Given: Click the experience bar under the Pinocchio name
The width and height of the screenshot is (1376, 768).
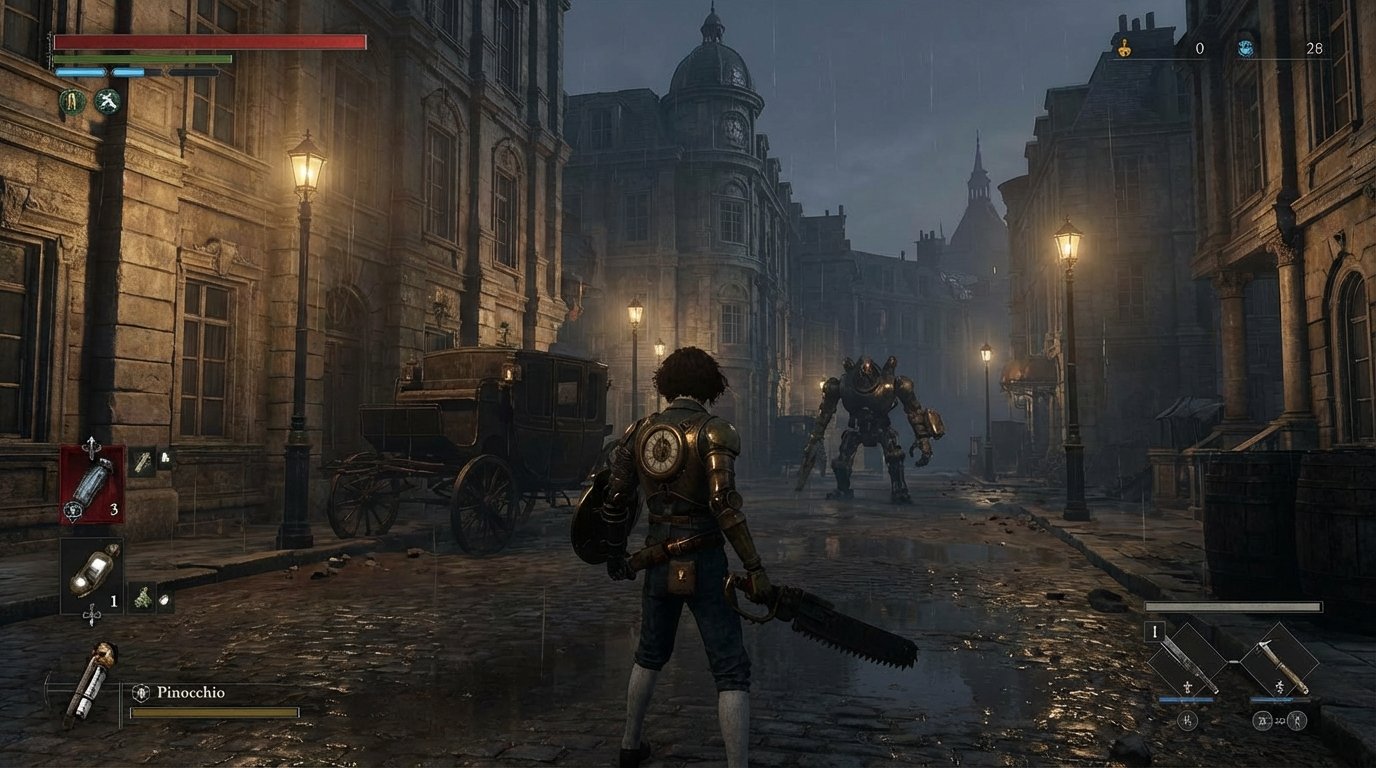Looking at the screenshot, I should (x=212, y=712).
